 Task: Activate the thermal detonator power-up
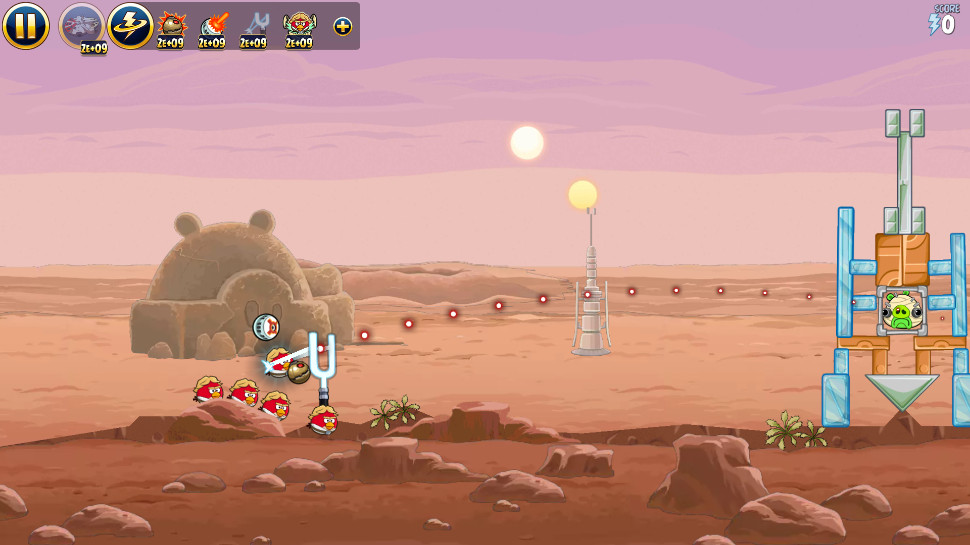171,24
